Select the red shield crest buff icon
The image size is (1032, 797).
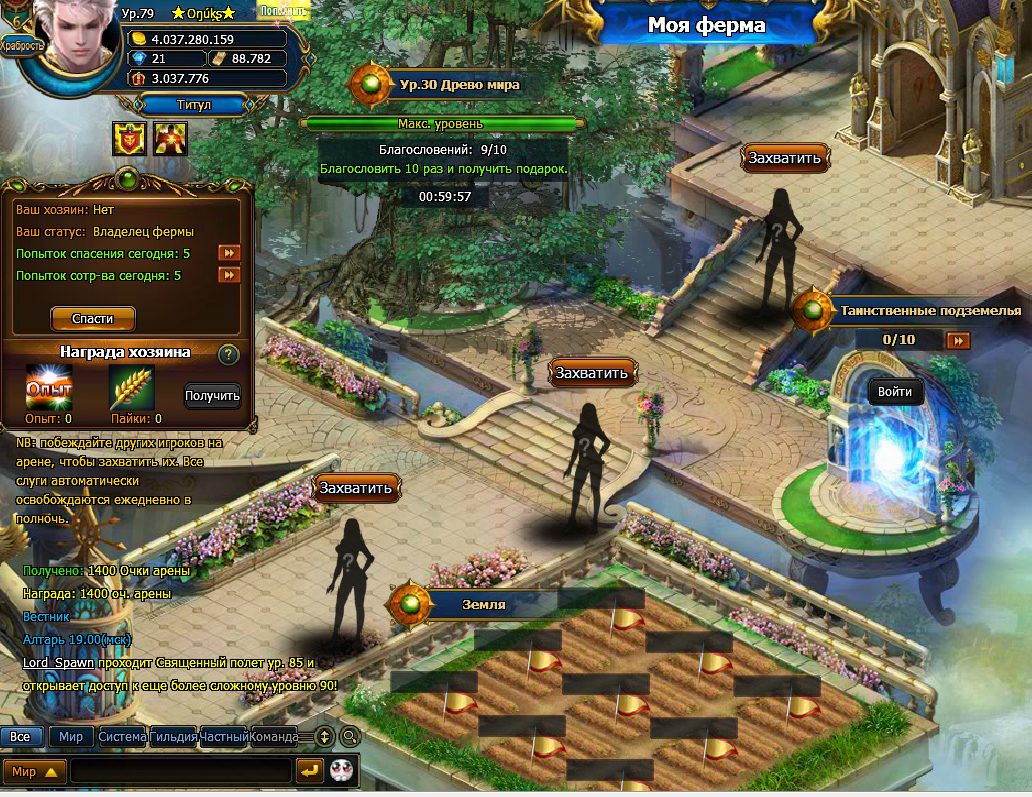[x=129, y=139]
